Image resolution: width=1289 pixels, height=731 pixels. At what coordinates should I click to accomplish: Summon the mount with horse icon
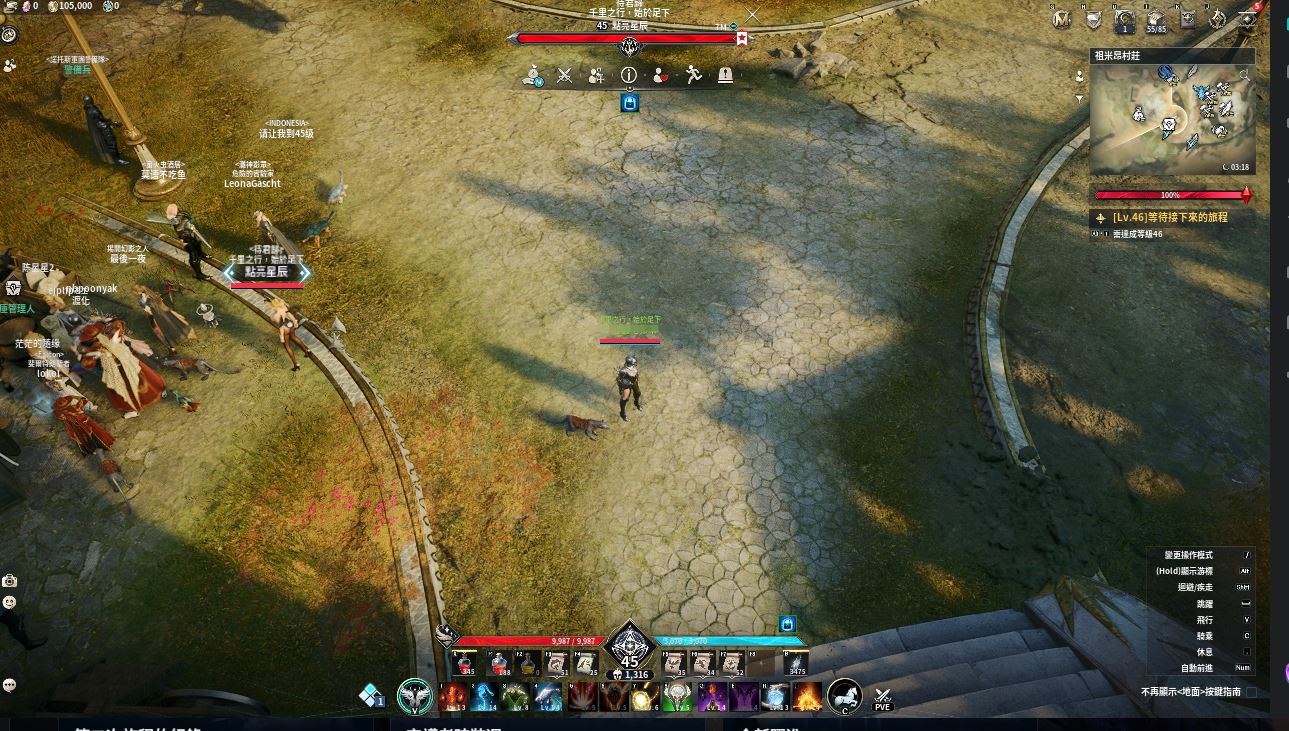click(x=845, y=696)
